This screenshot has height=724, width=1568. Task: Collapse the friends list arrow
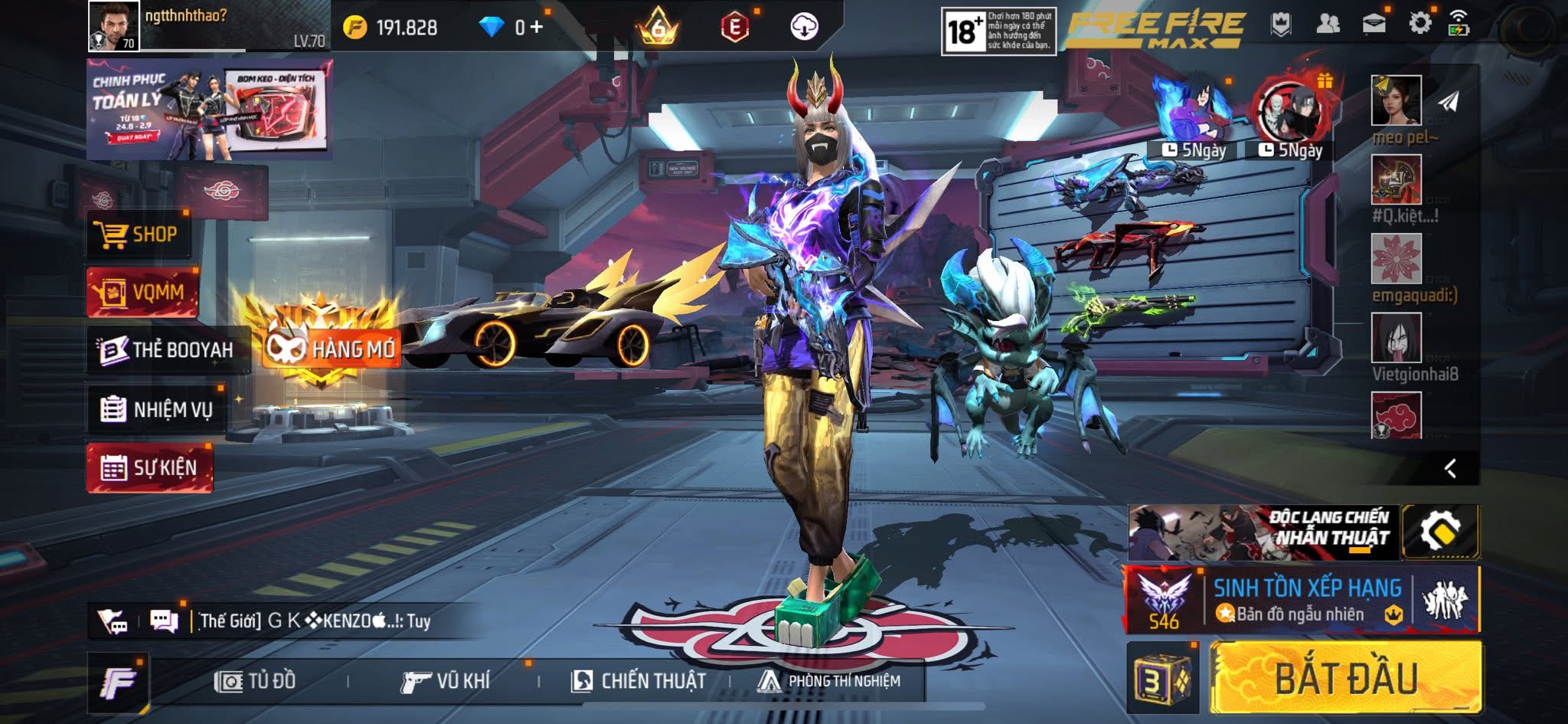[x=1450, y=468]
